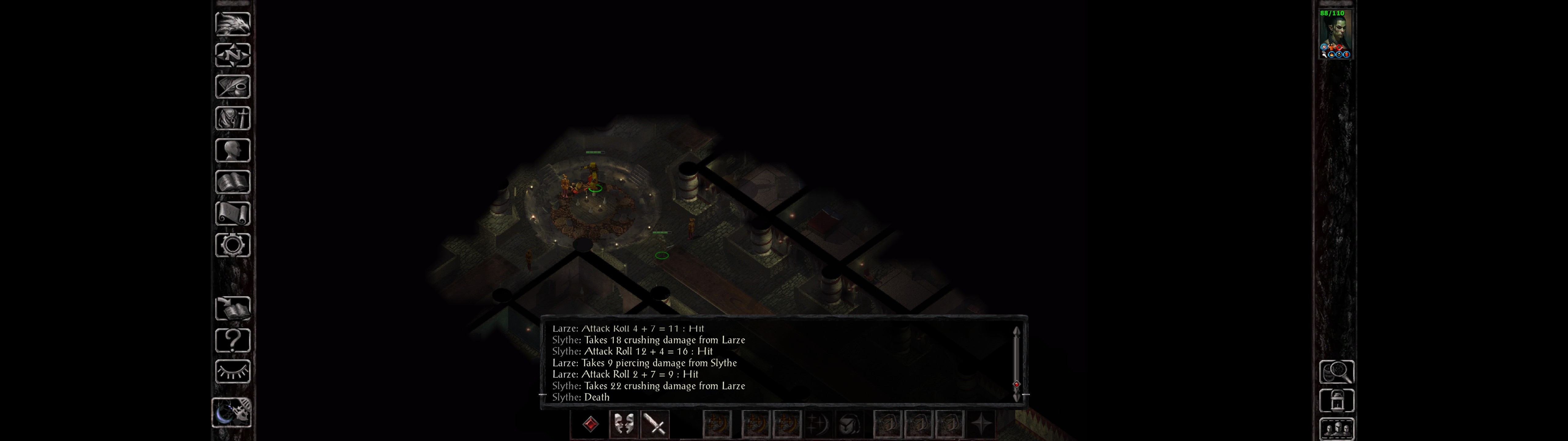Select the half-orc character portrait
Viewport: 1568px width, 441px height.
coord(1335,33)
